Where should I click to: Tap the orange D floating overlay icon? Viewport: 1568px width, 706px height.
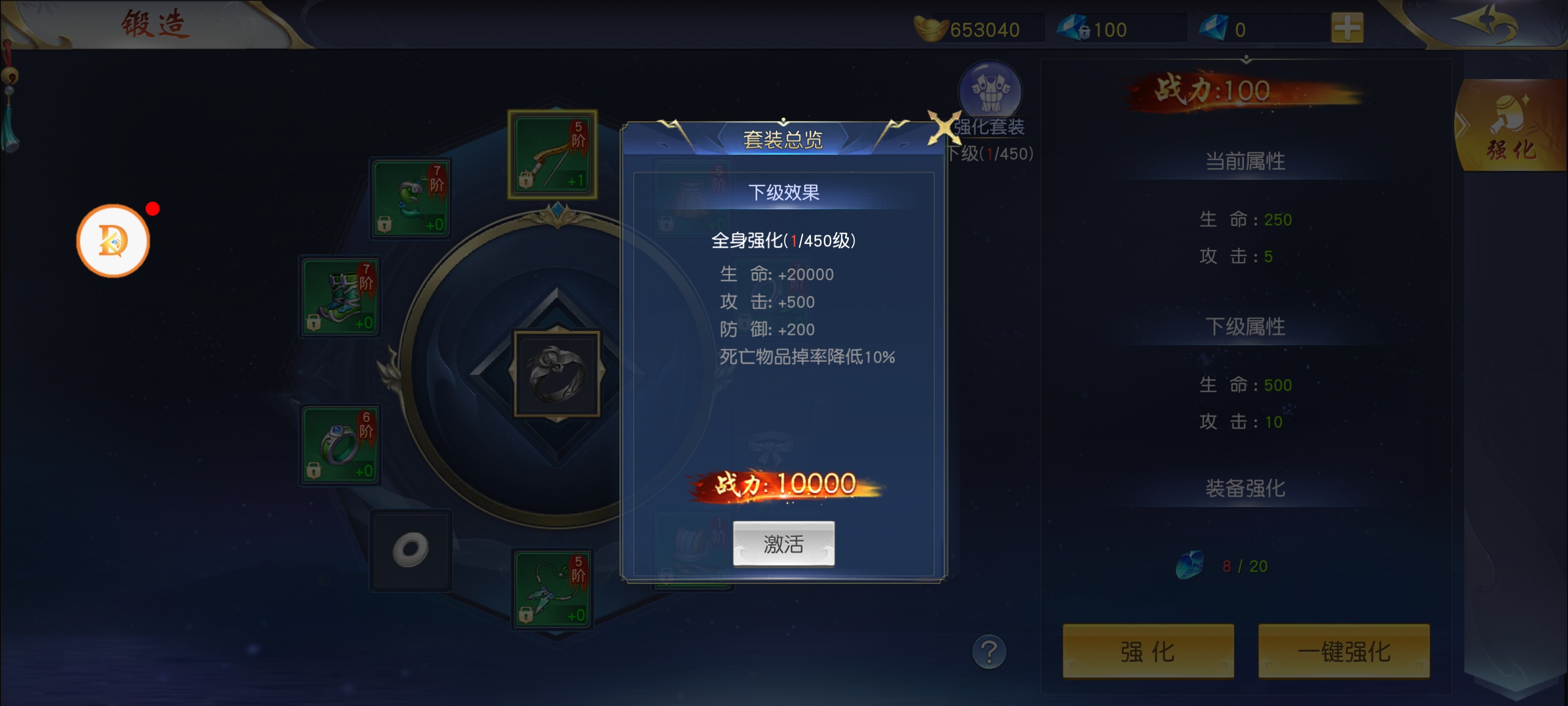113,241
